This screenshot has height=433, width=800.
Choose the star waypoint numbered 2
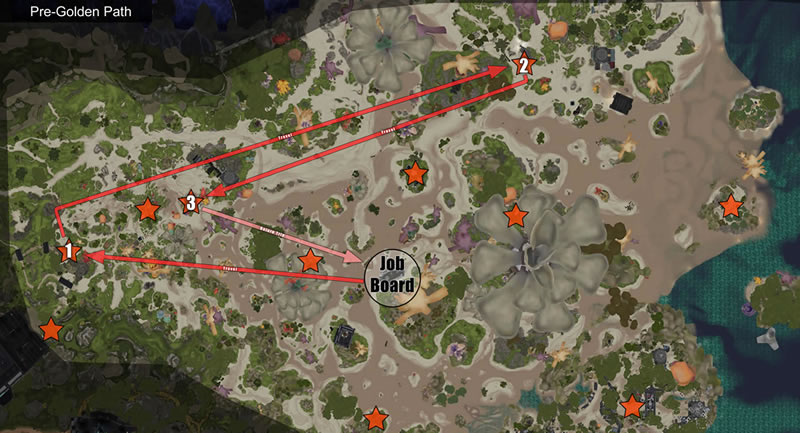click(522, 65)
